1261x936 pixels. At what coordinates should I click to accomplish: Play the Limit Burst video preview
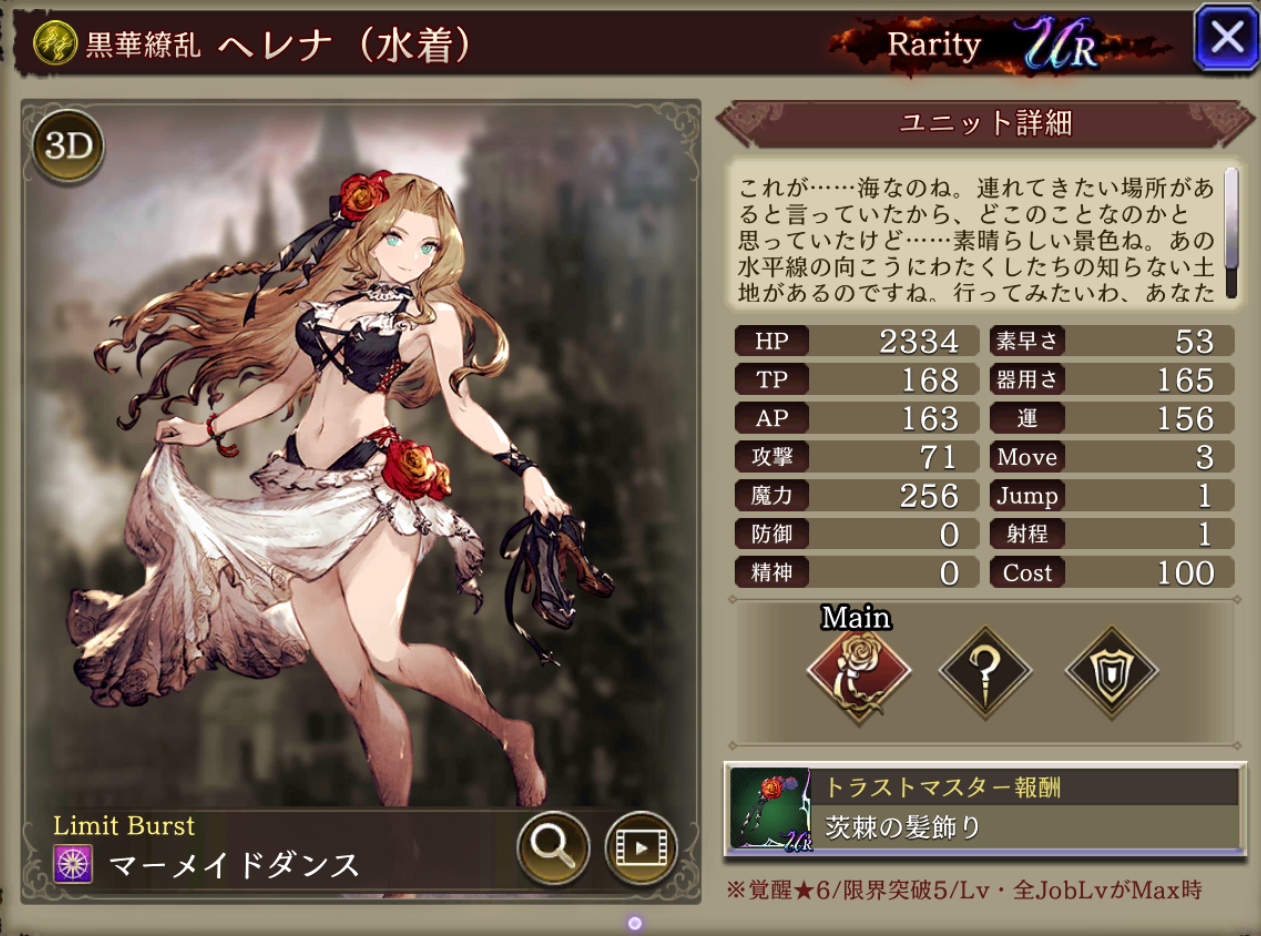click(x=641, y=848)
